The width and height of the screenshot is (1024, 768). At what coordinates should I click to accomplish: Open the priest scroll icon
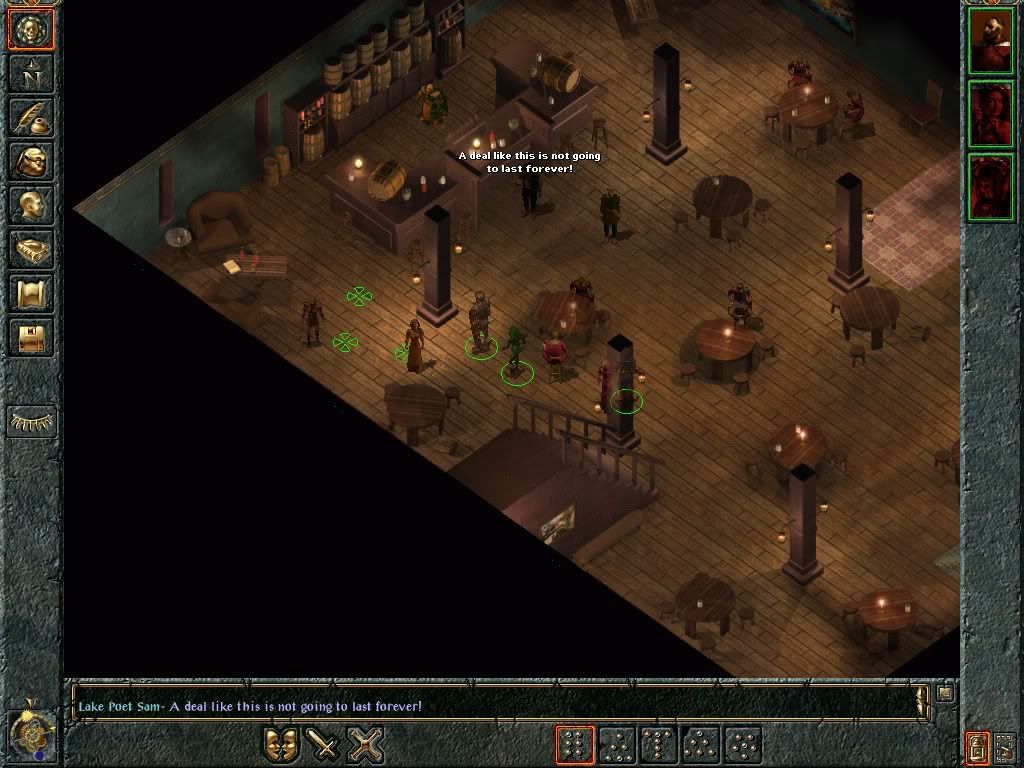click(x=31, y=294)
